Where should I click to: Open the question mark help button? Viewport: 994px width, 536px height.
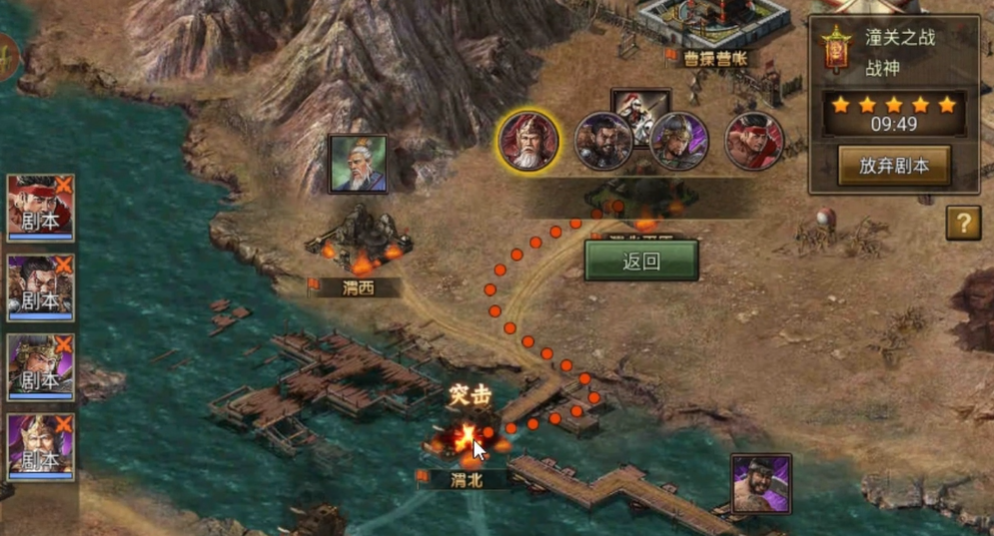963,223
